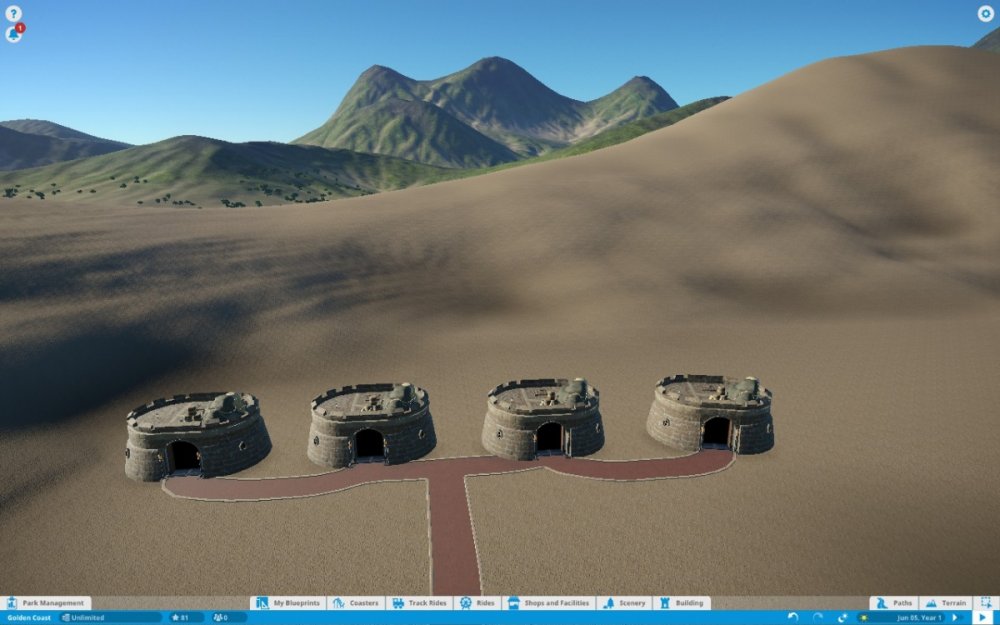Open the settings gear icon

pyautogui.click(x=985, y=14)
